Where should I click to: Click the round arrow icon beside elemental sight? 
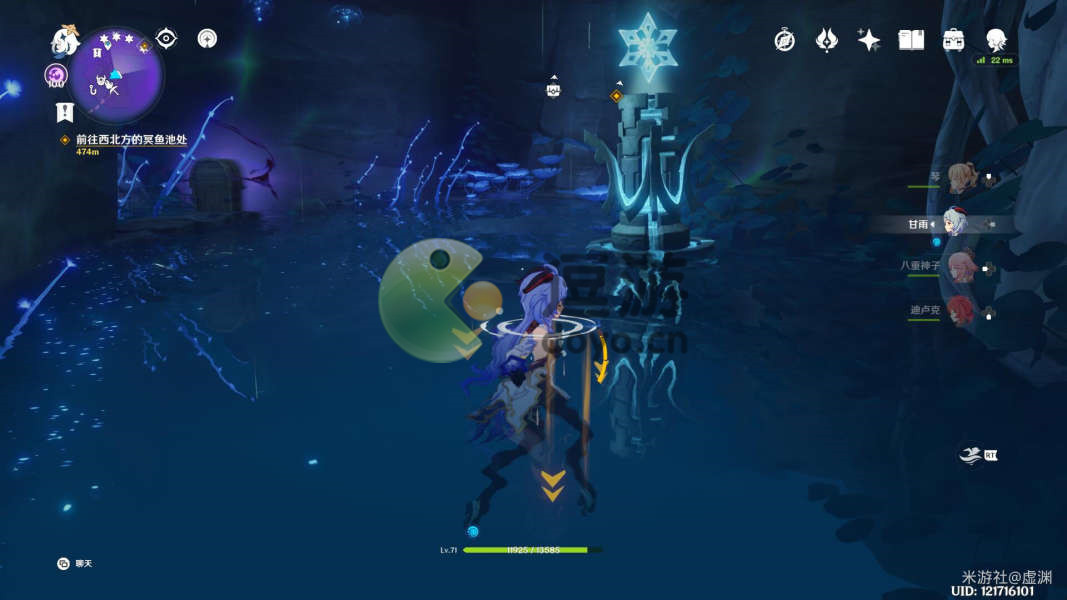[207, 39]
